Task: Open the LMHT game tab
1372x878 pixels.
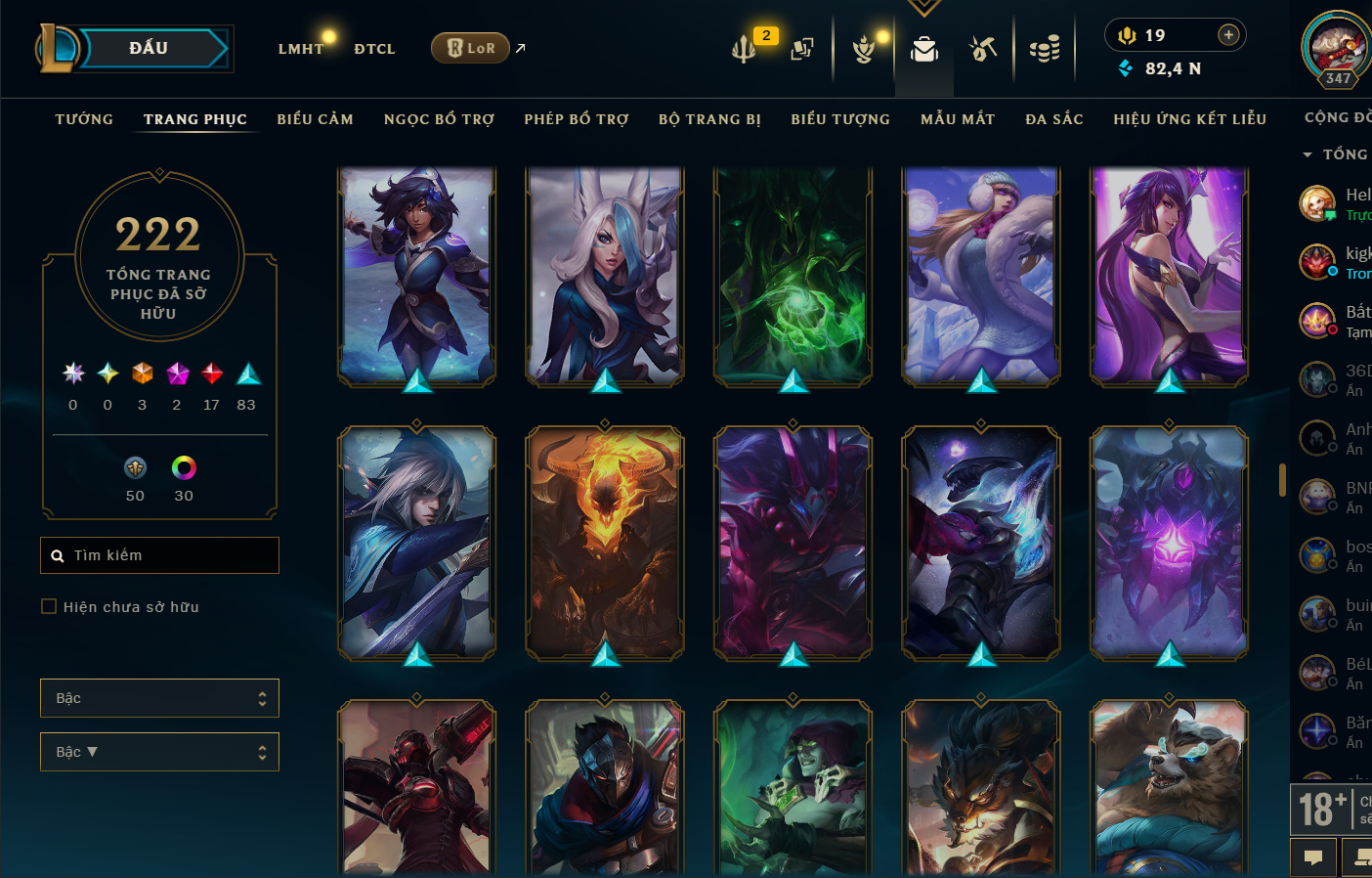Action: pyautogui.click(x=300, y=49)
